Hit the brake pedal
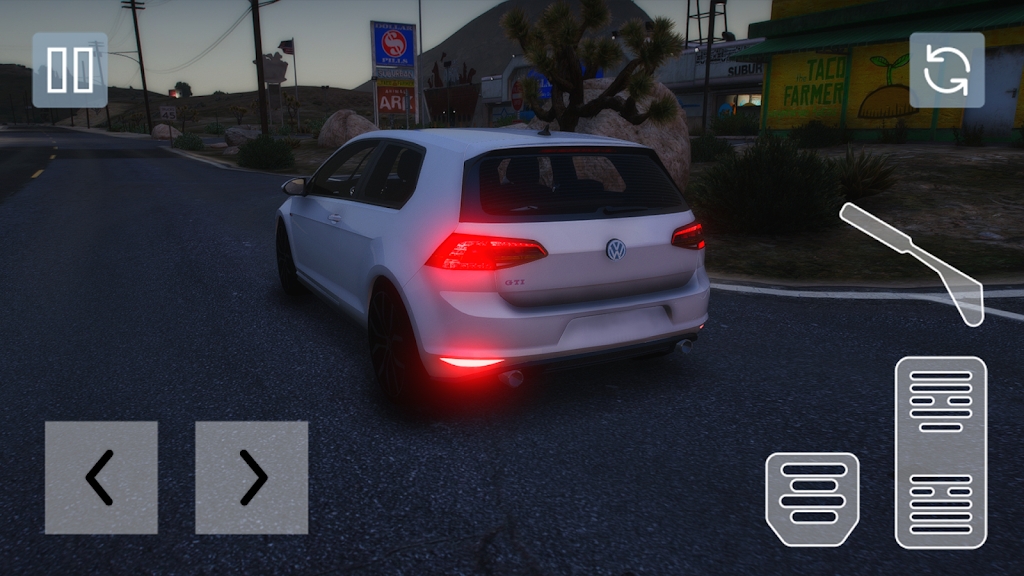1024x576 pixels. [x=812, y=498]
